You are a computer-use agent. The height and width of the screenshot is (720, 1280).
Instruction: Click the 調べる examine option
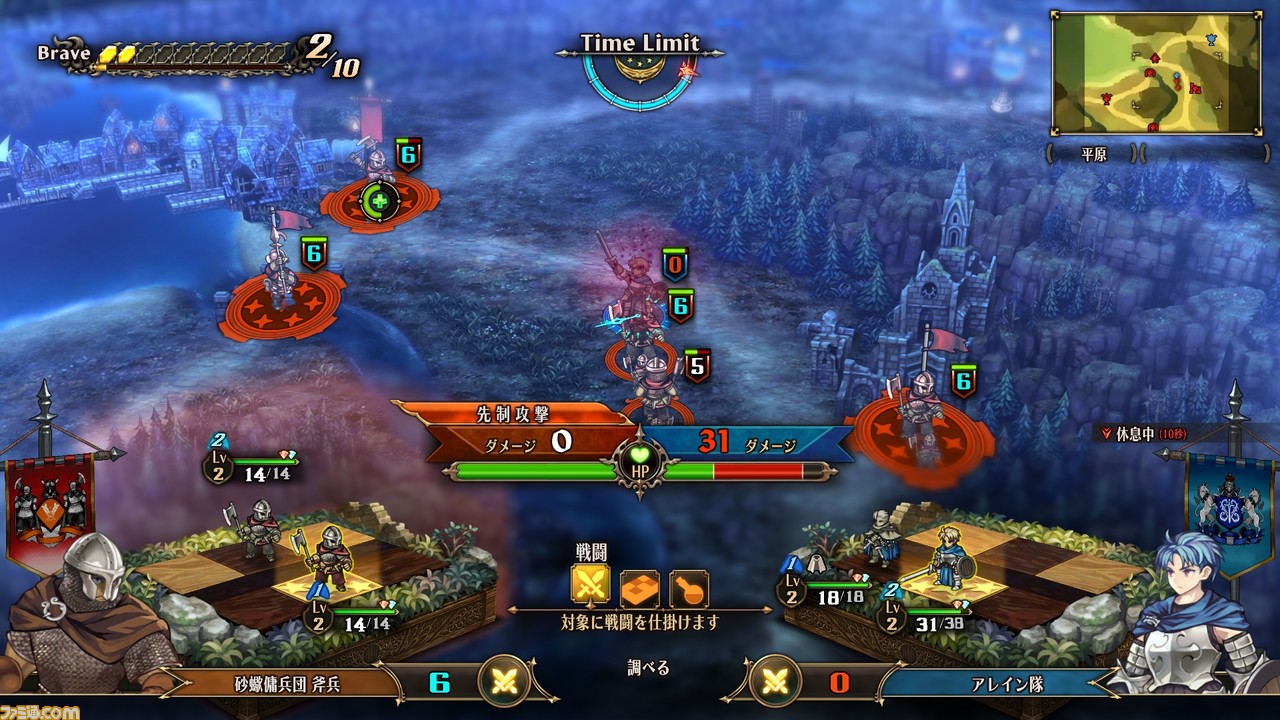(649, 668)
